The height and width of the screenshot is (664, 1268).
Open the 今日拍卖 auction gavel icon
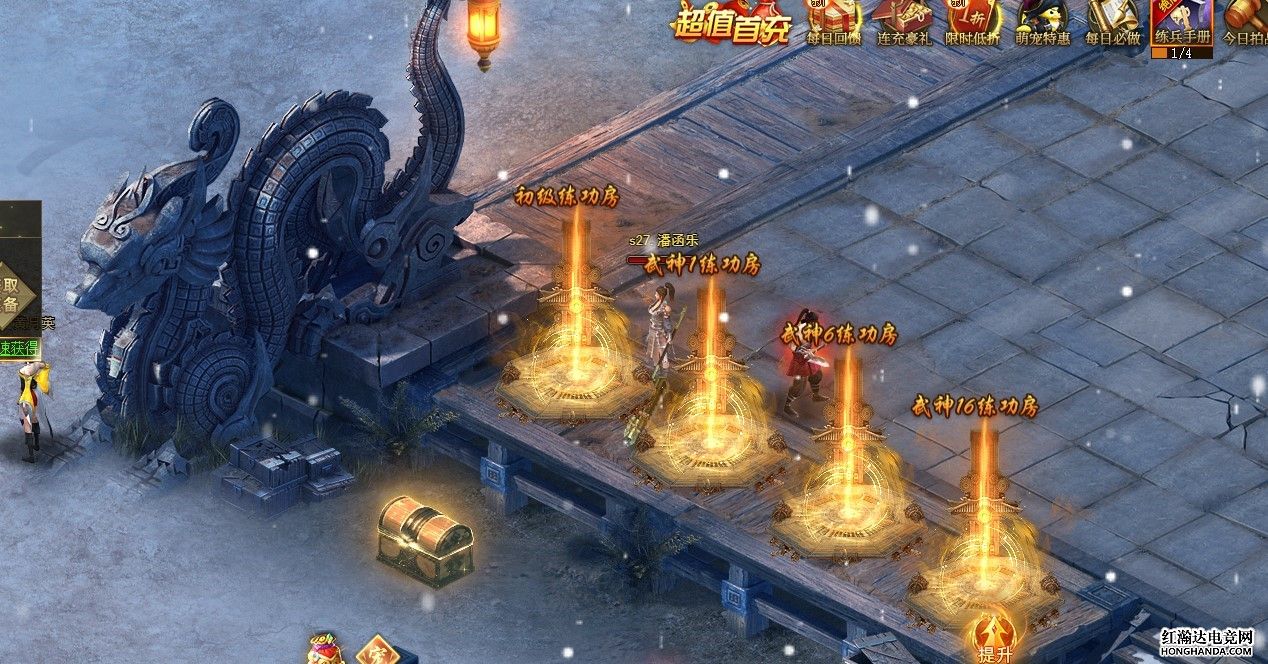click(x=1247, y=20)
